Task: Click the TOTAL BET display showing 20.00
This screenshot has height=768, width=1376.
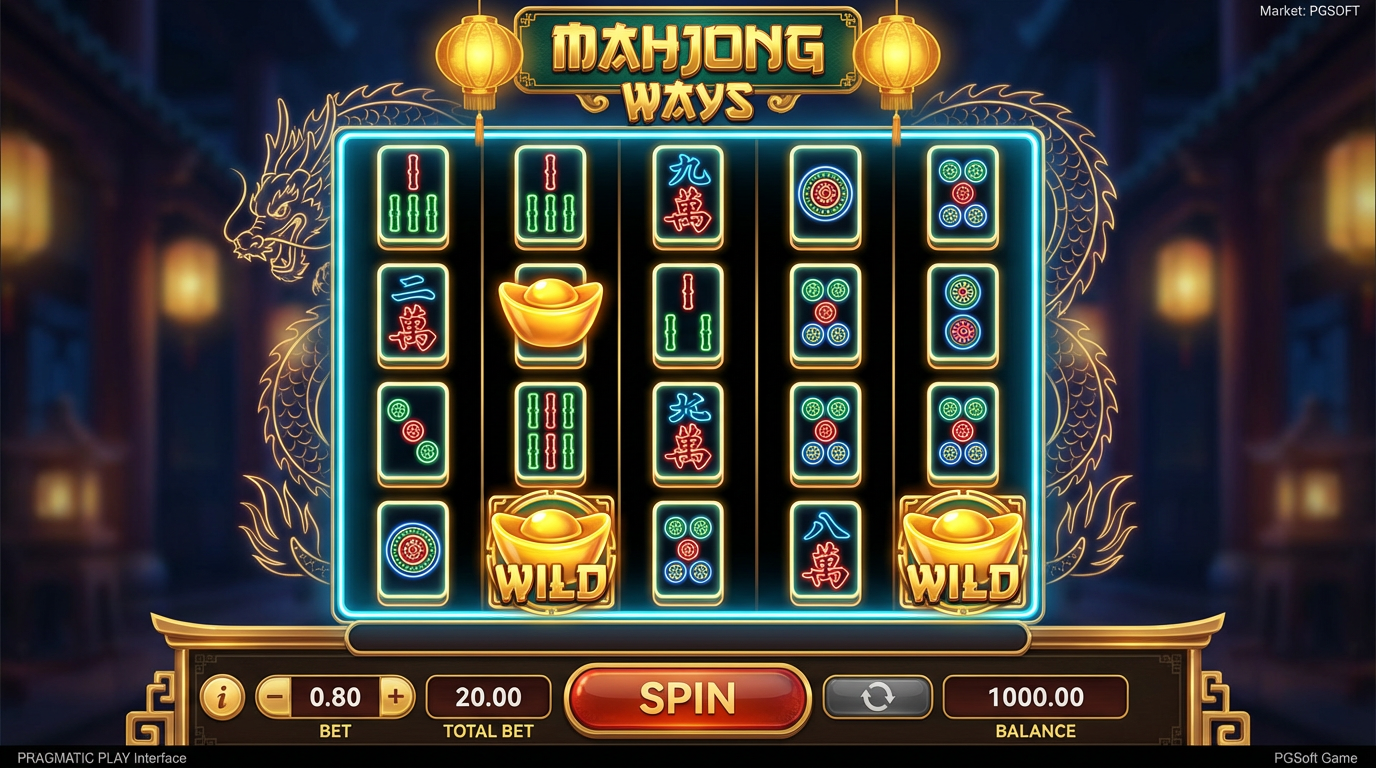Action: [489, 696]
